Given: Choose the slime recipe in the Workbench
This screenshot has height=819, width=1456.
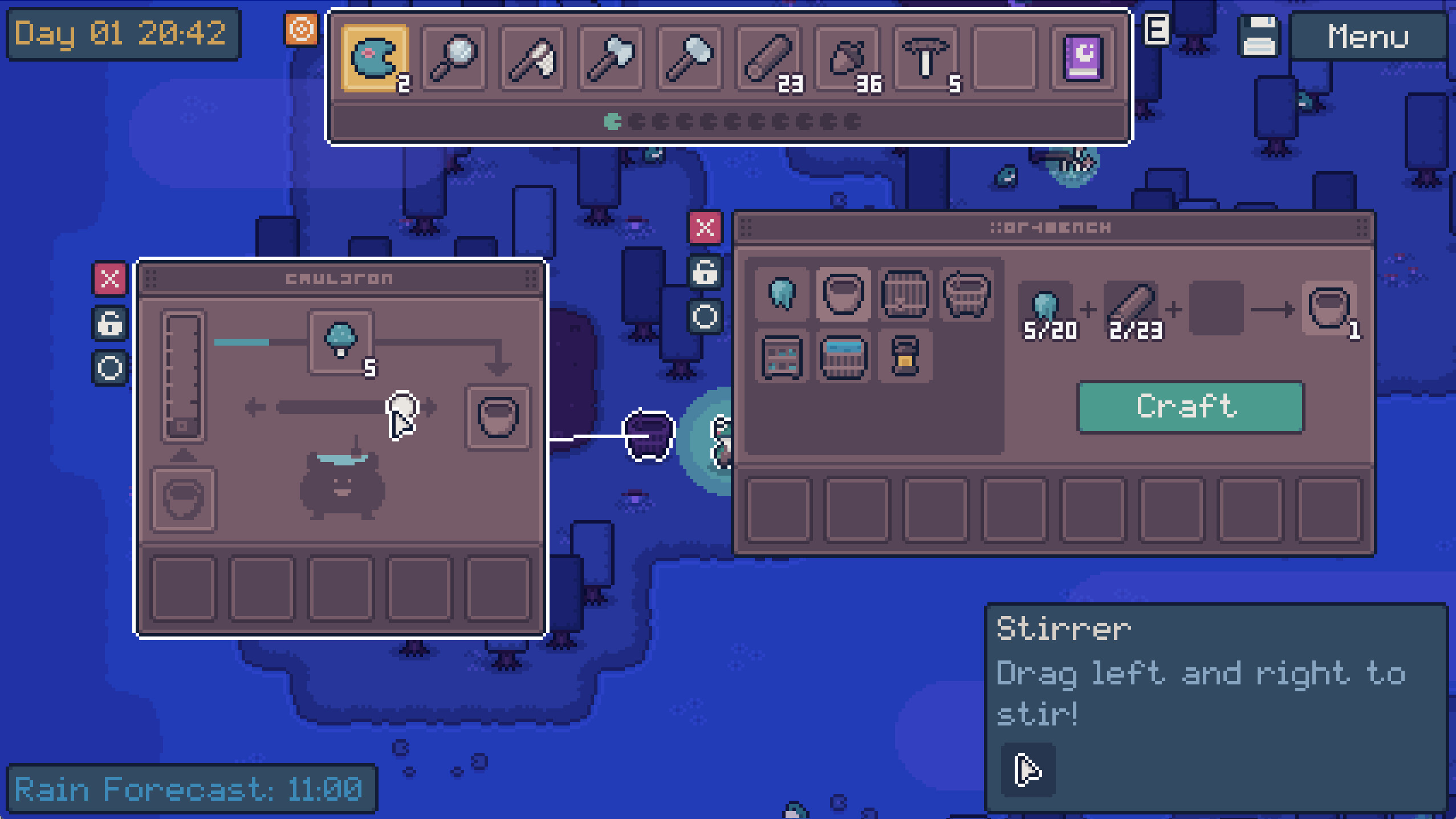Looking at the screenshot, I should point(782,295).
